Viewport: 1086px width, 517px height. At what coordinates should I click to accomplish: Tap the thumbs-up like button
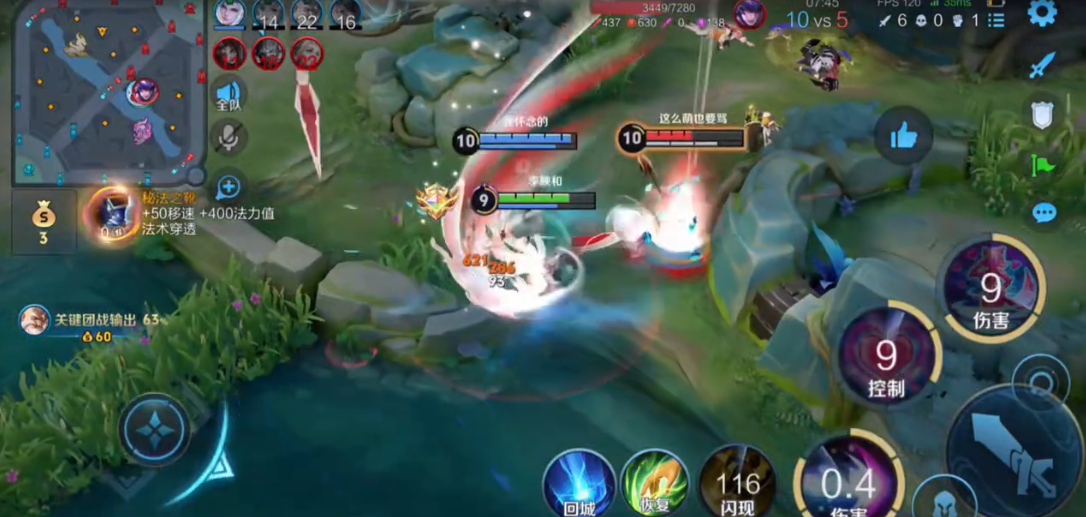(x=903, y=135)
